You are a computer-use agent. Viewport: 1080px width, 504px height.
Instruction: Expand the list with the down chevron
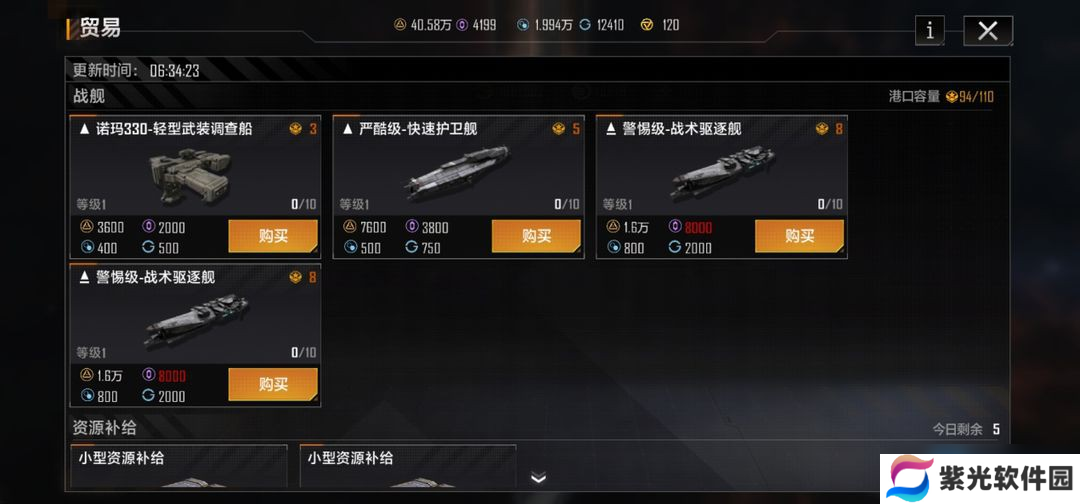click(x=539, y=478)
